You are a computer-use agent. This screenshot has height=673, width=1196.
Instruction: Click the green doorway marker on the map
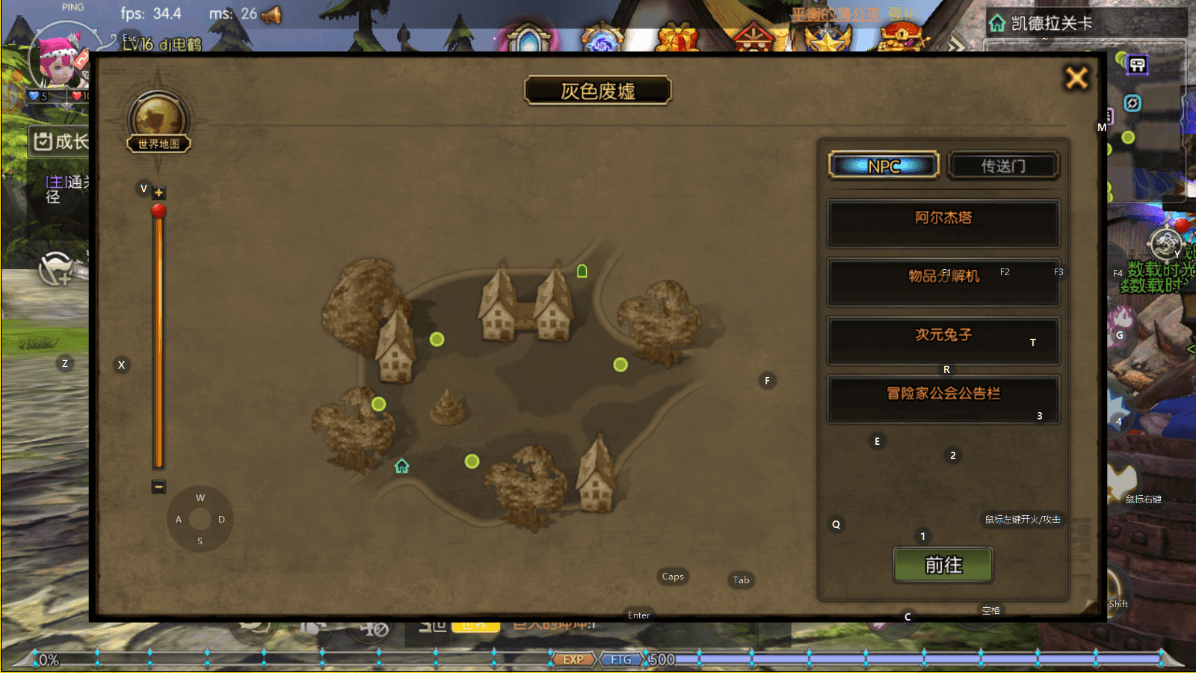(582, 271)
